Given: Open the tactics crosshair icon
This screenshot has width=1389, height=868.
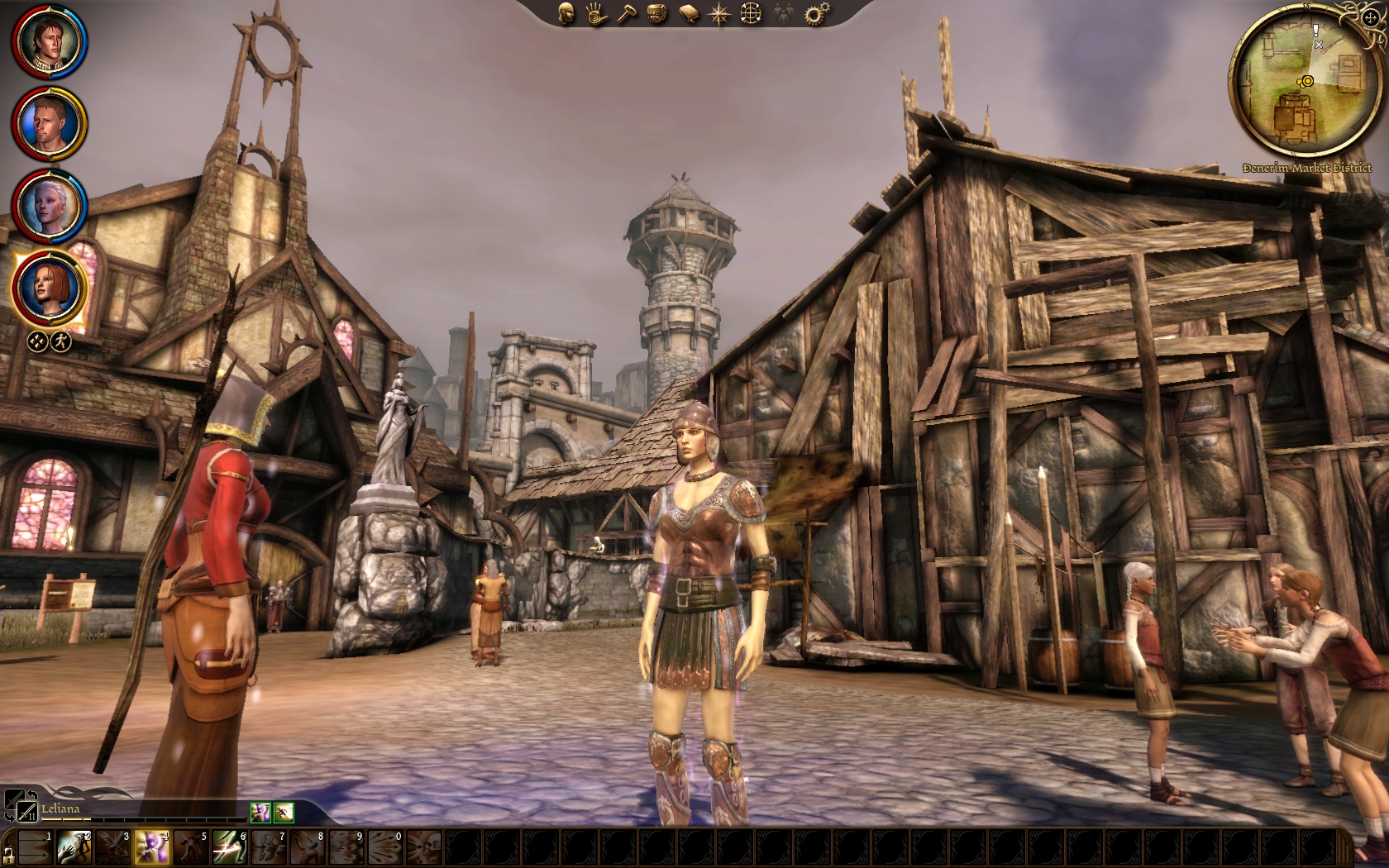Looking at the screenshot, I should point(751,13).
